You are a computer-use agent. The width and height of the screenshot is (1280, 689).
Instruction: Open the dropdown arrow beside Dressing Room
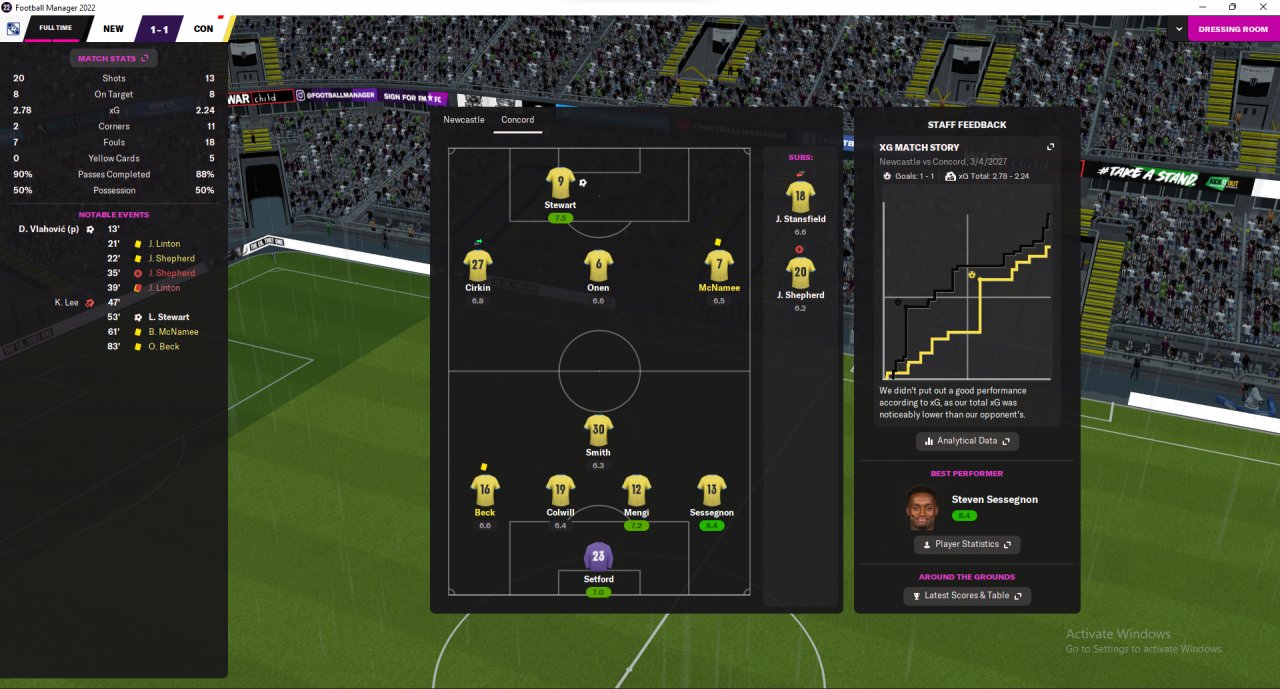[x=1178, y=29]
